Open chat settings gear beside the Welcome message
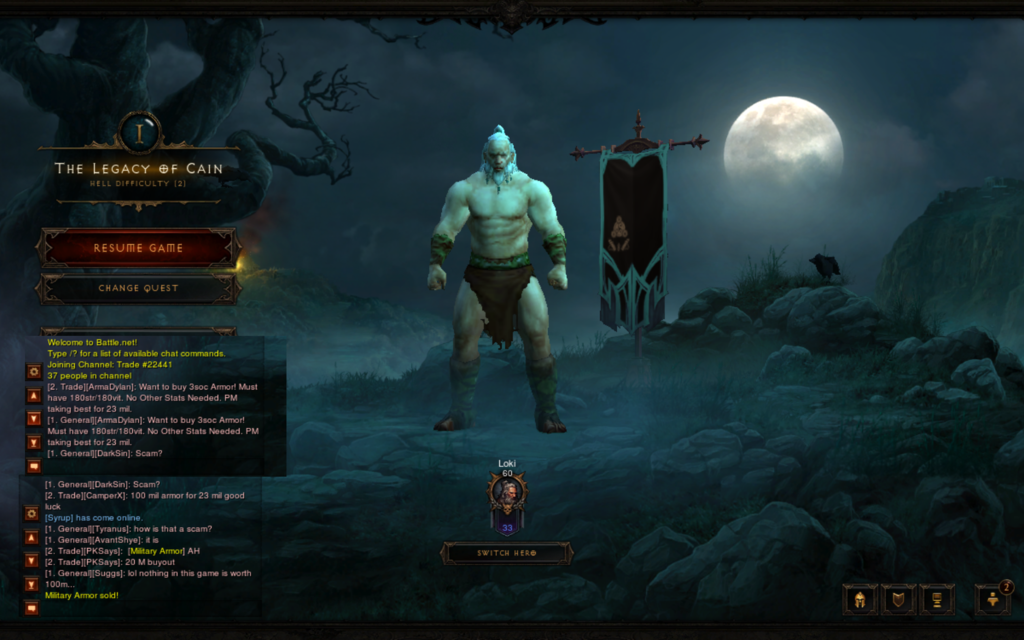The width and height of the screenshot is (1024, 640). click(33, 371)
